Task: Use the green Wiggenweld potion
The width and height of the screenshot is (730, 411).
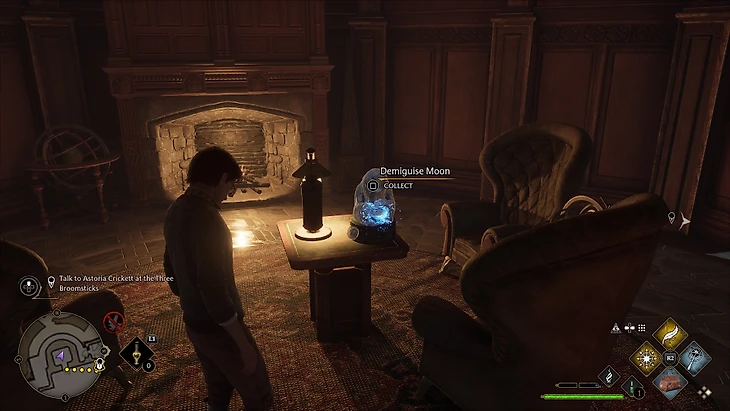Action: click(632, 386)
